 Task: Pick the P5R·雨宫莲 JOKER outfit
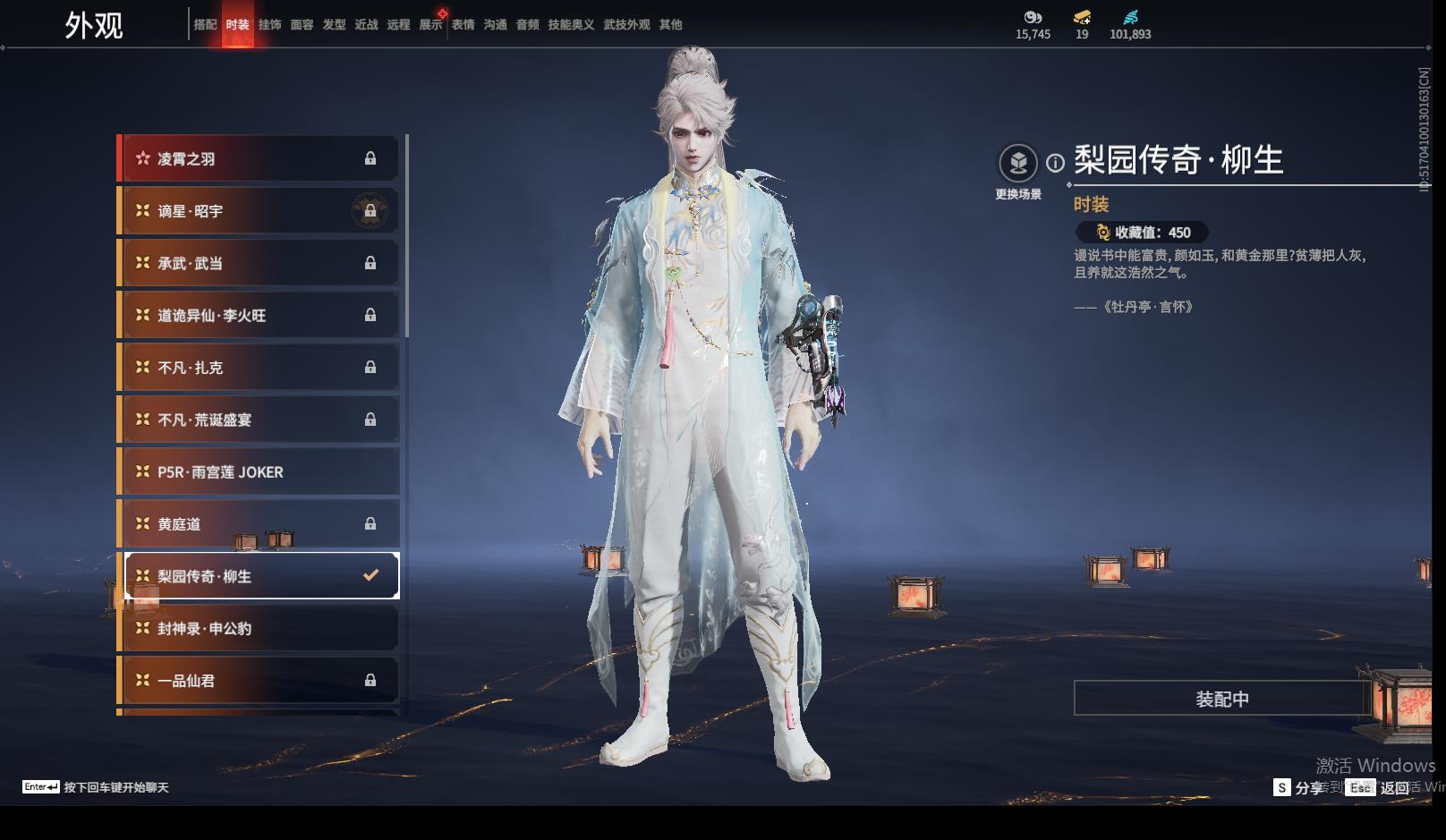[x=259, y=472]
